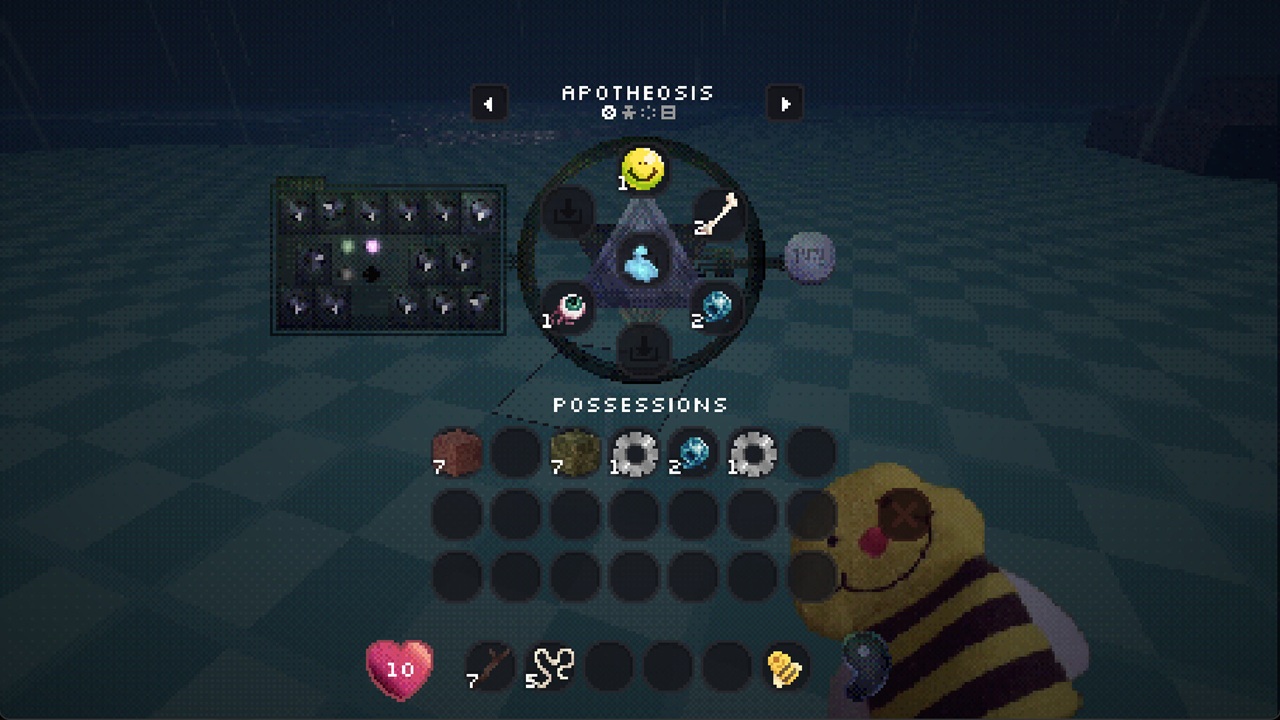Select the coiled rope hotbar slot

pos(550,667)
